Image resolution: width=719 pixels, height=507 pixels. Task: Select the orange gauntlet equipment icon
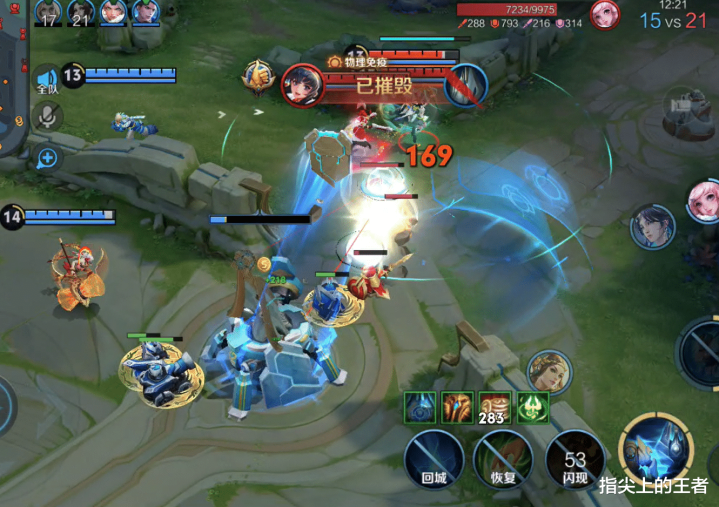point(456,406)
